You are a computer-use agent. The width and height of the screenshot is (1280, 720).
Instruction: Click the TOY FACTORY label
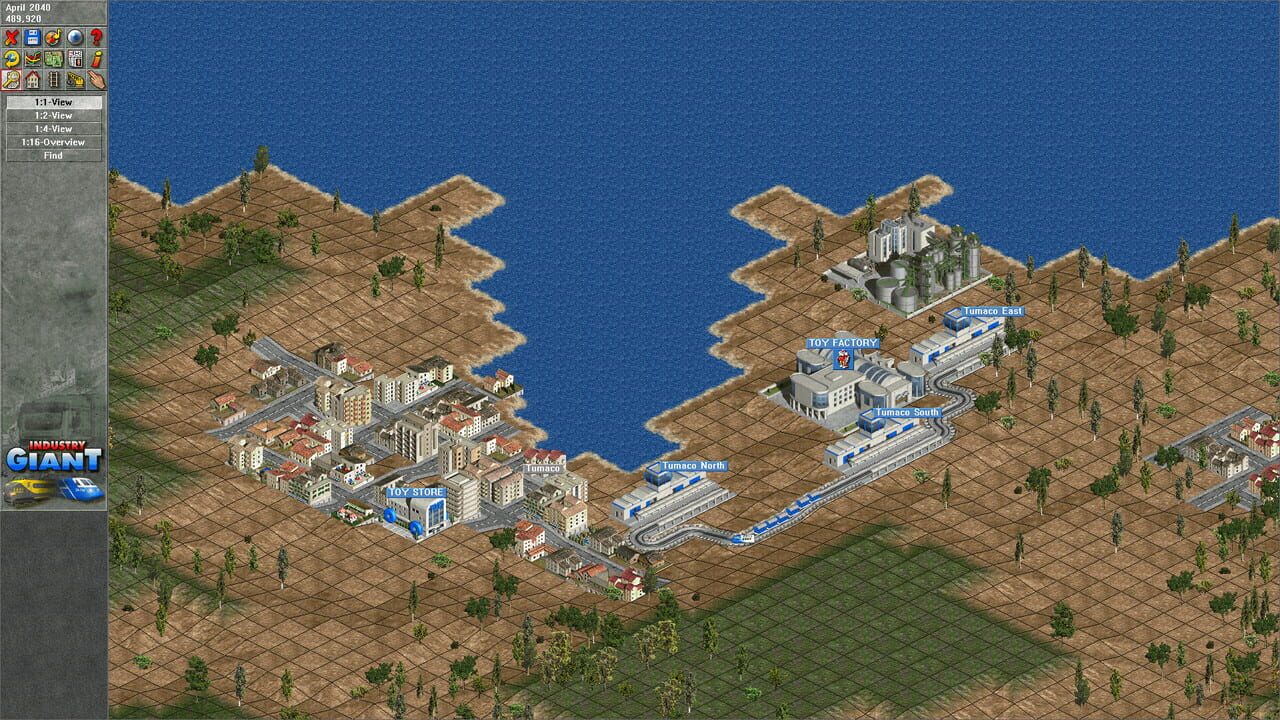tap(843, 341)
